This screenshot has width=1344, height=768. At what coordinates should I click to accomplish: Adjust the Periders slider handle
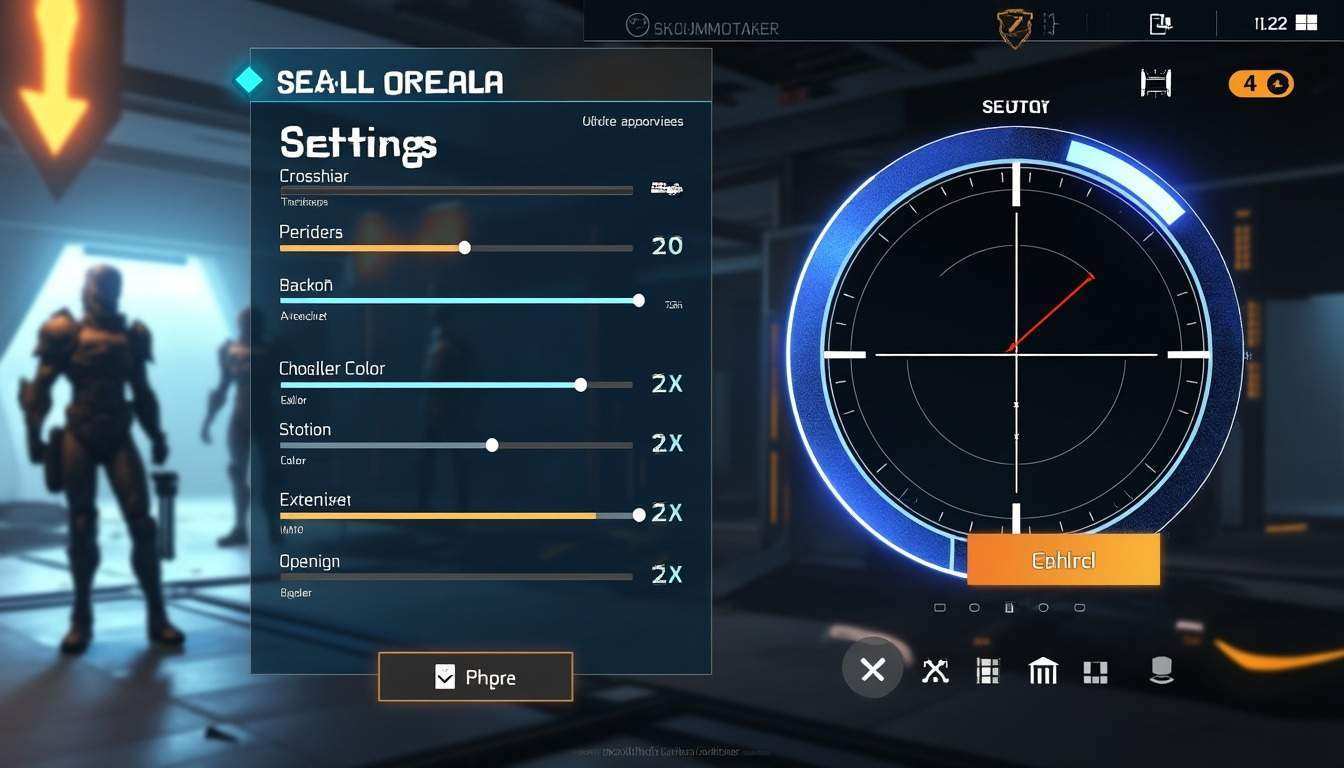[x=464, y=247]
